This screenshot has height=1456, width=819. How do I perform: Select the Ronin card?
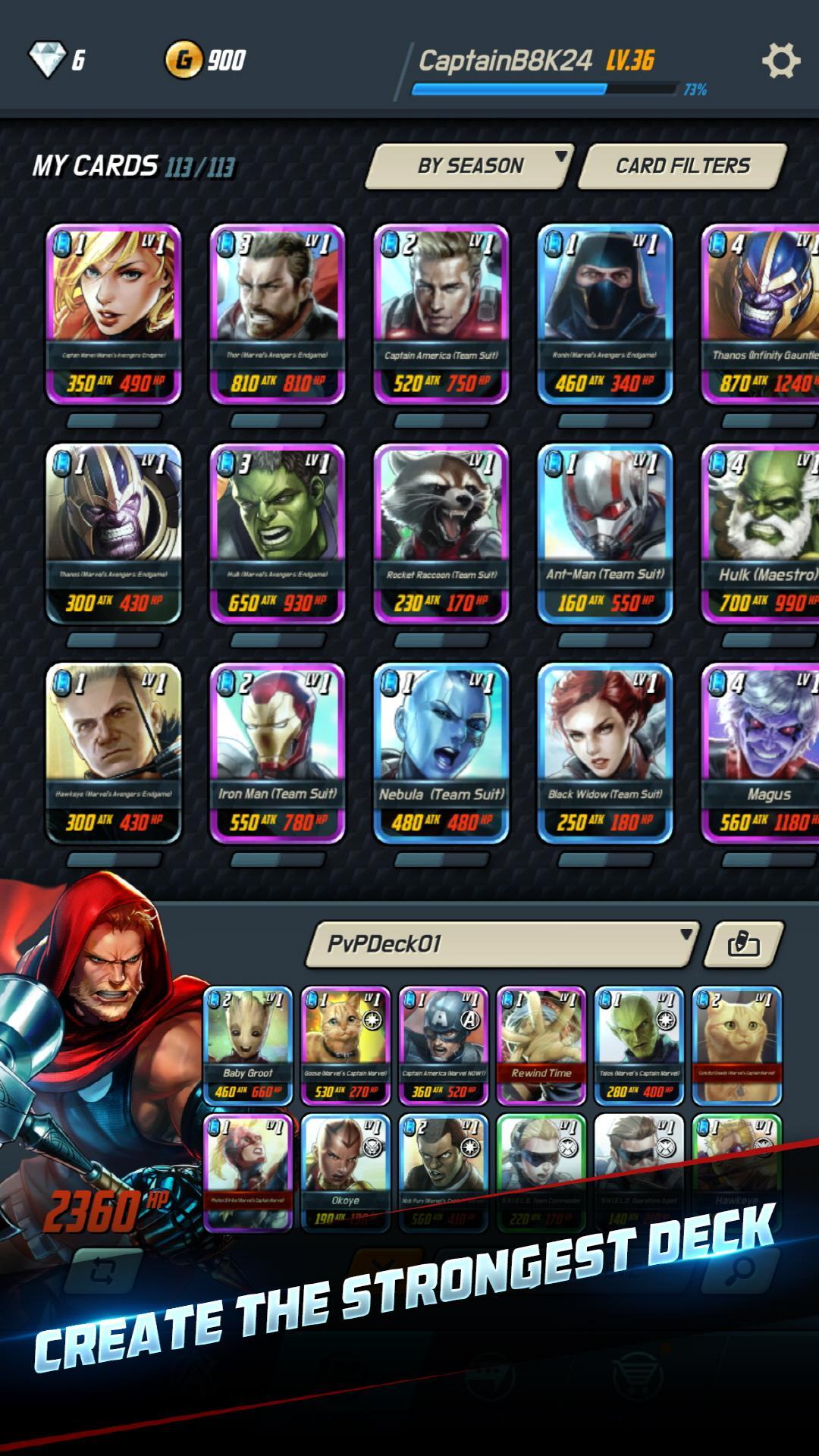pyautogui.click(x=605, y=313)
